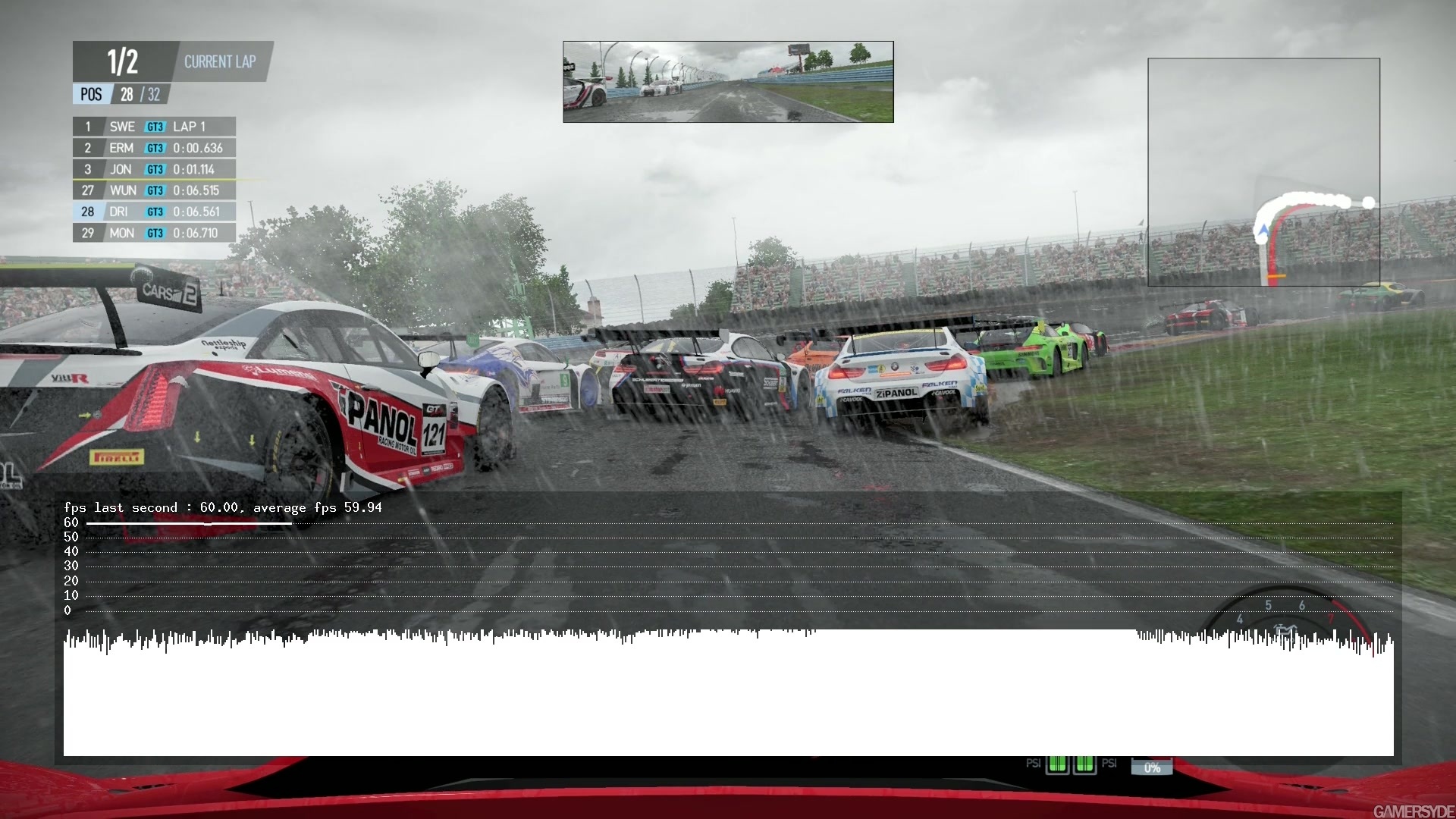Image resolution: width=1456 pixels, height=819 pixels.
Task: Click the right PSI tire pressure gauge
Action: tap(1086, 764)
